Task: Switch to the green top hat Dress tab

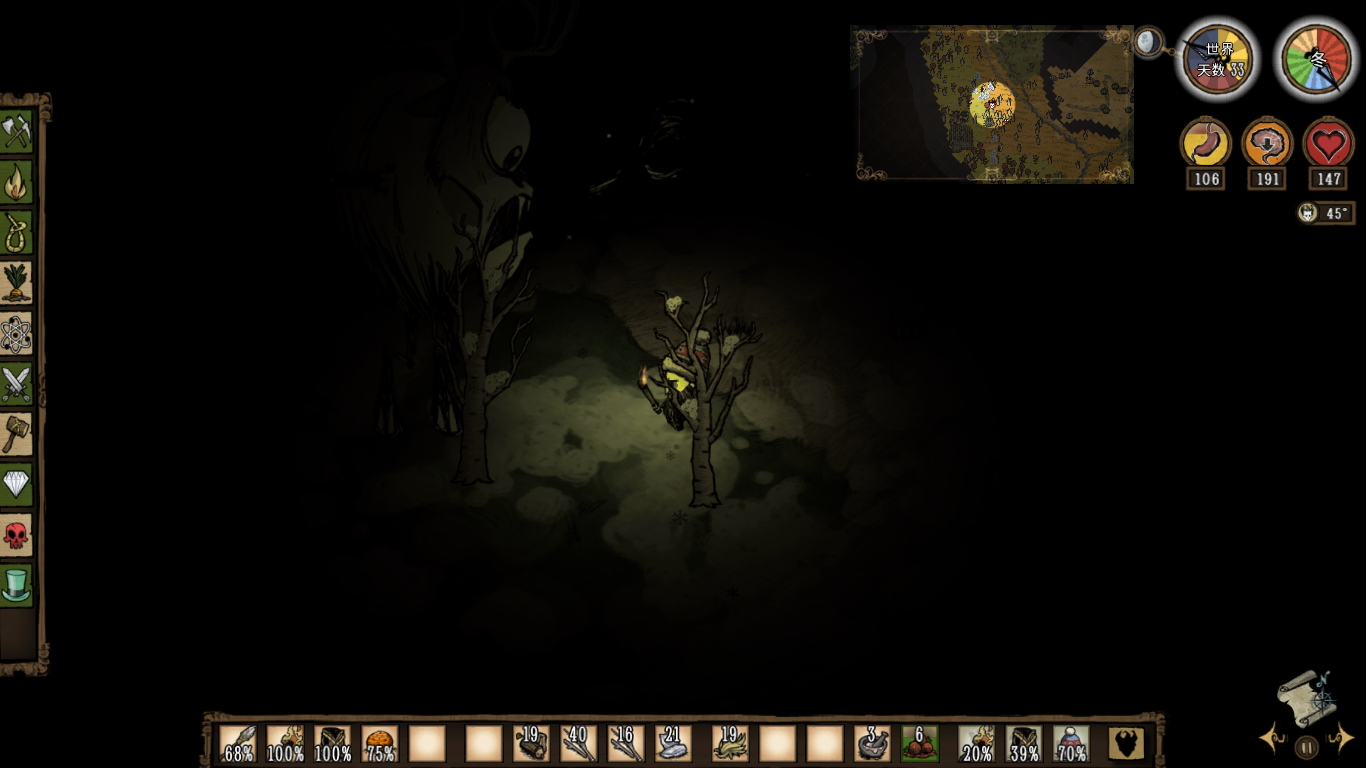Action: [17, 586]
